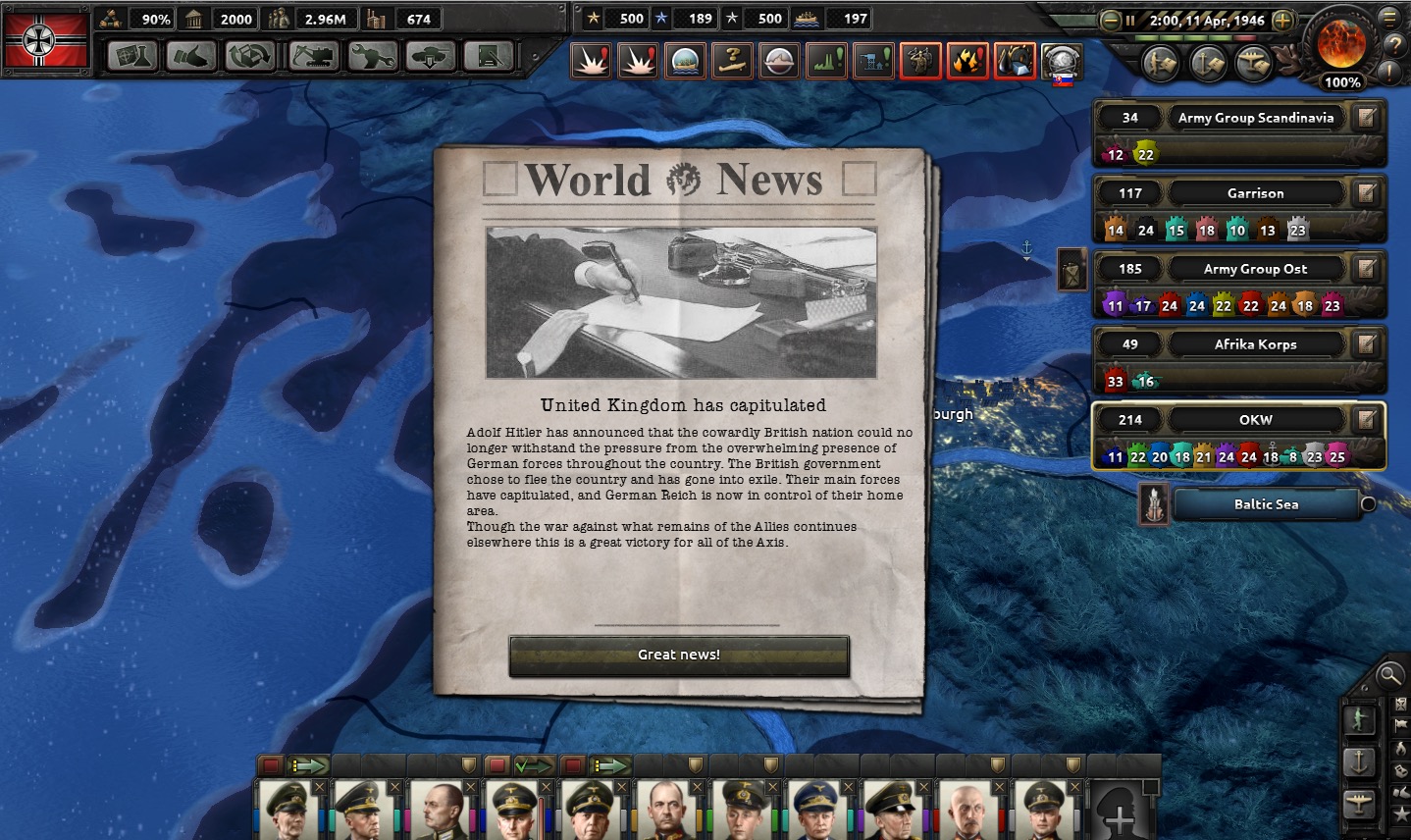Select the Baltic Sea naval theater
1411x840 pixels.
point(1266,504)
